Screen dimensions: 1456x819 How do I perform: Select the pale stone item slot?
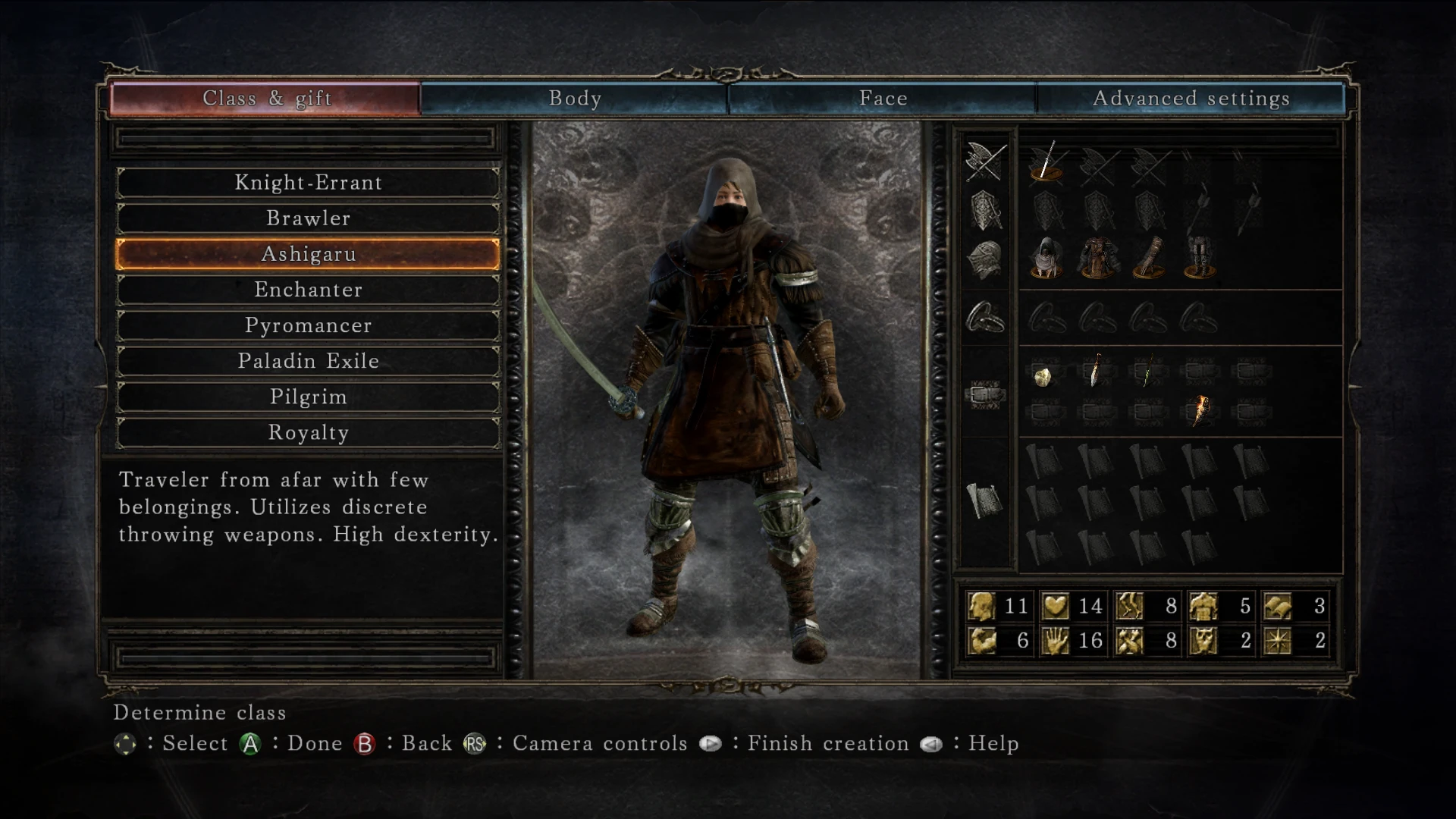(1043, 374)
